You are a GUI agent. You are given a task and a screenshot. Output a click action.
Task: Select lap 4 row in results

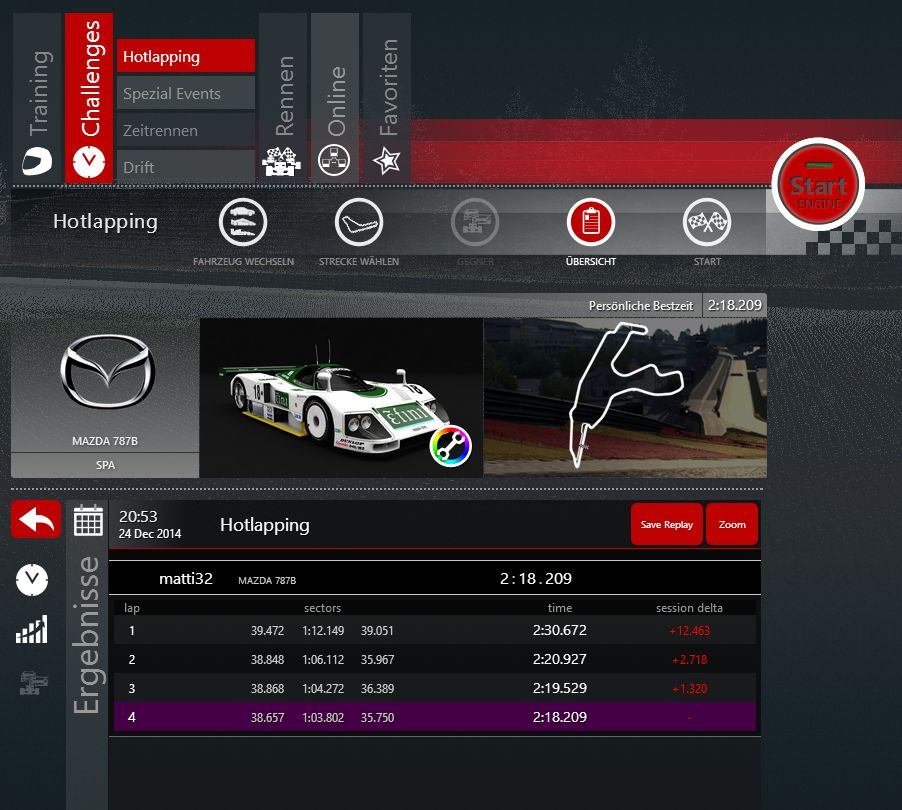coord(434,717)
